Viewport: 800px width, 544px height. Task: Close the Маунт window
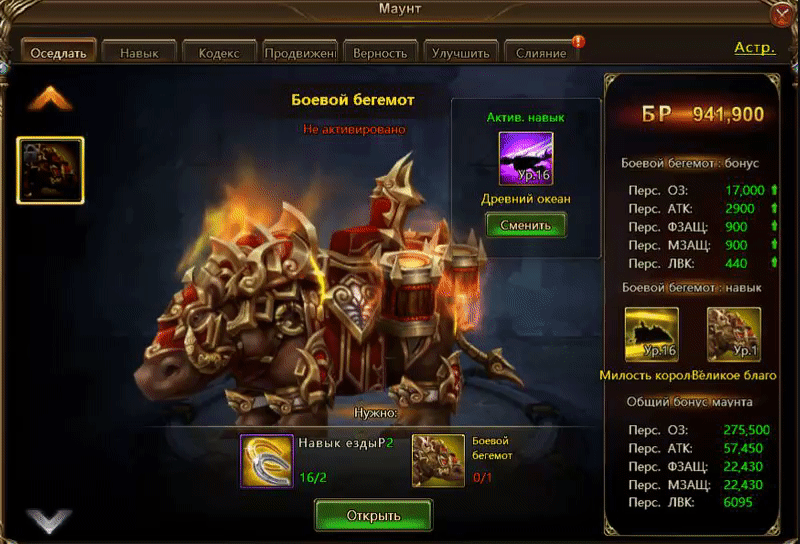tap(783, 13)
